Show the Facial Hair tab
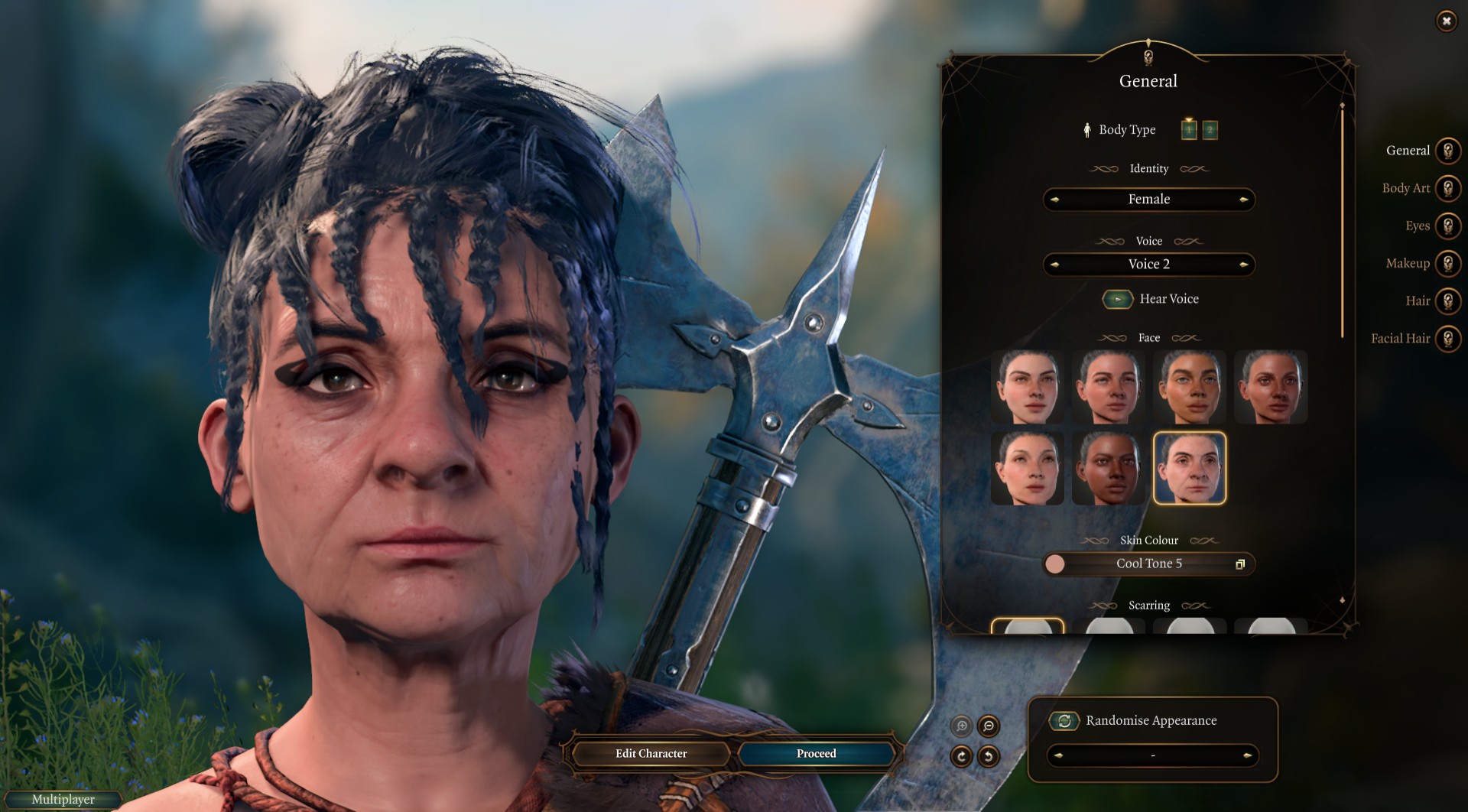Screen dimensions: 1468x812 coord(1447,338)
